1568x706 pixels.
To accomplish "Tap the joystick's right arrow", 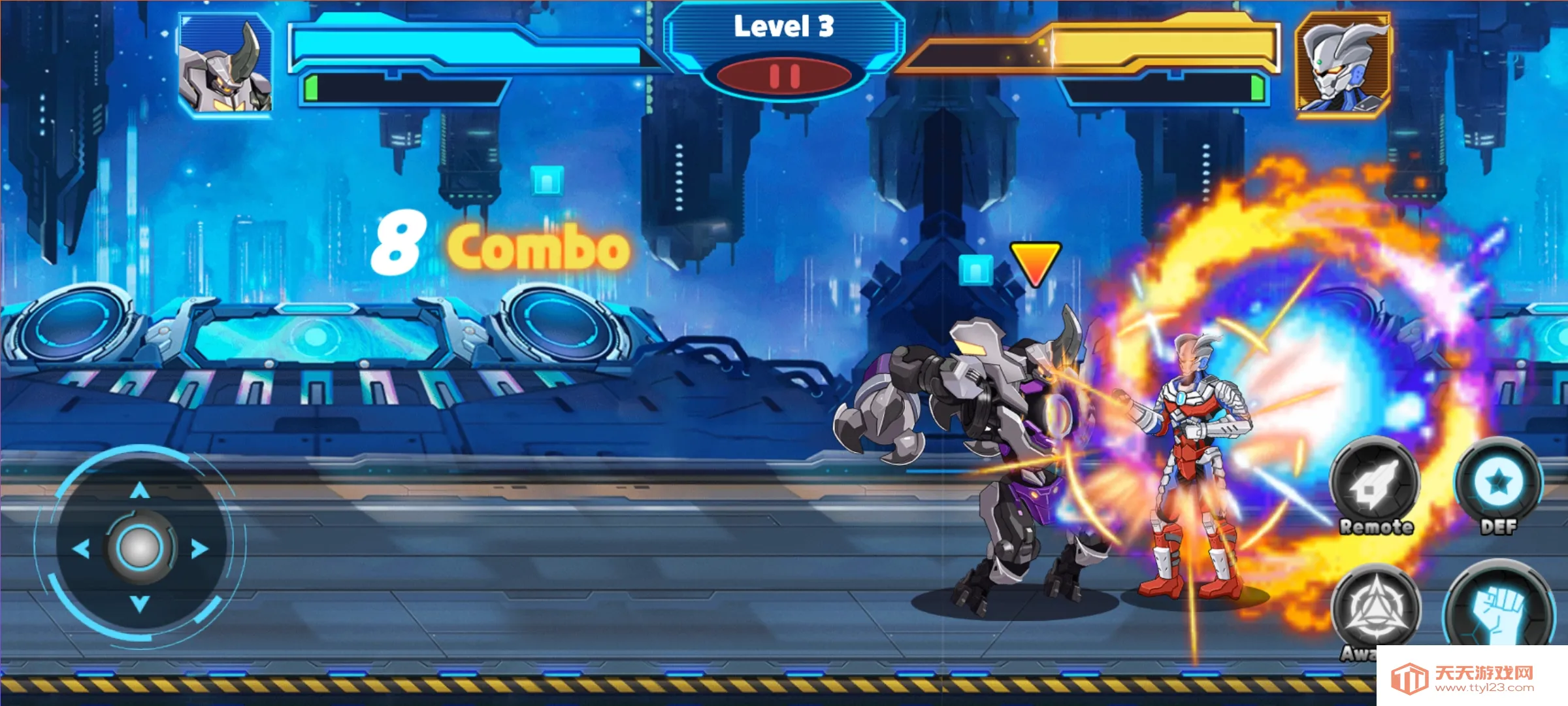I will (200, 548).
